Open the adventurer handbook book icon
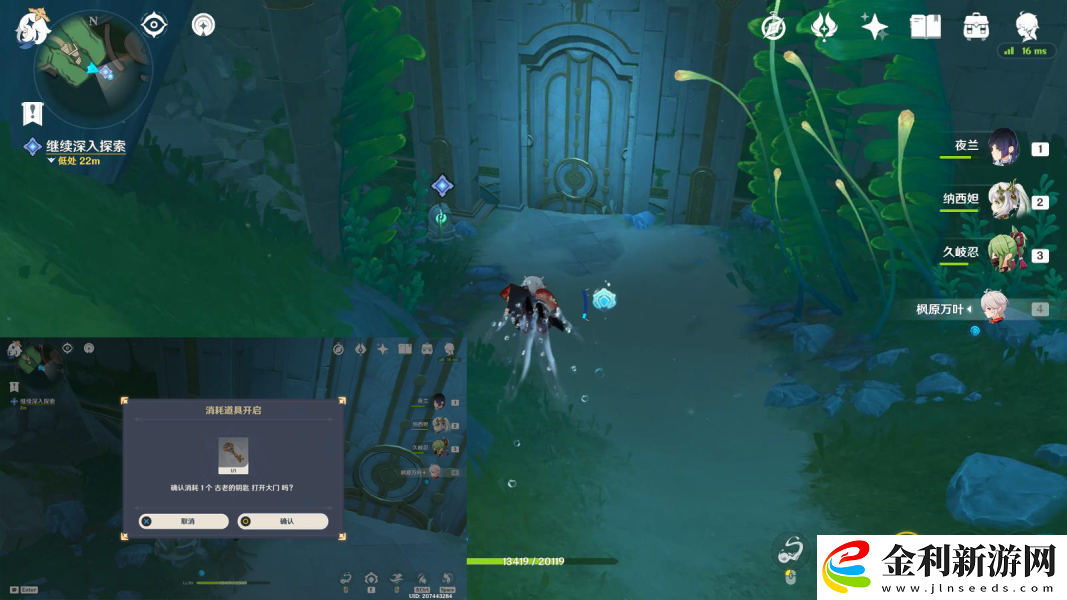 click(x=925, y=27)
